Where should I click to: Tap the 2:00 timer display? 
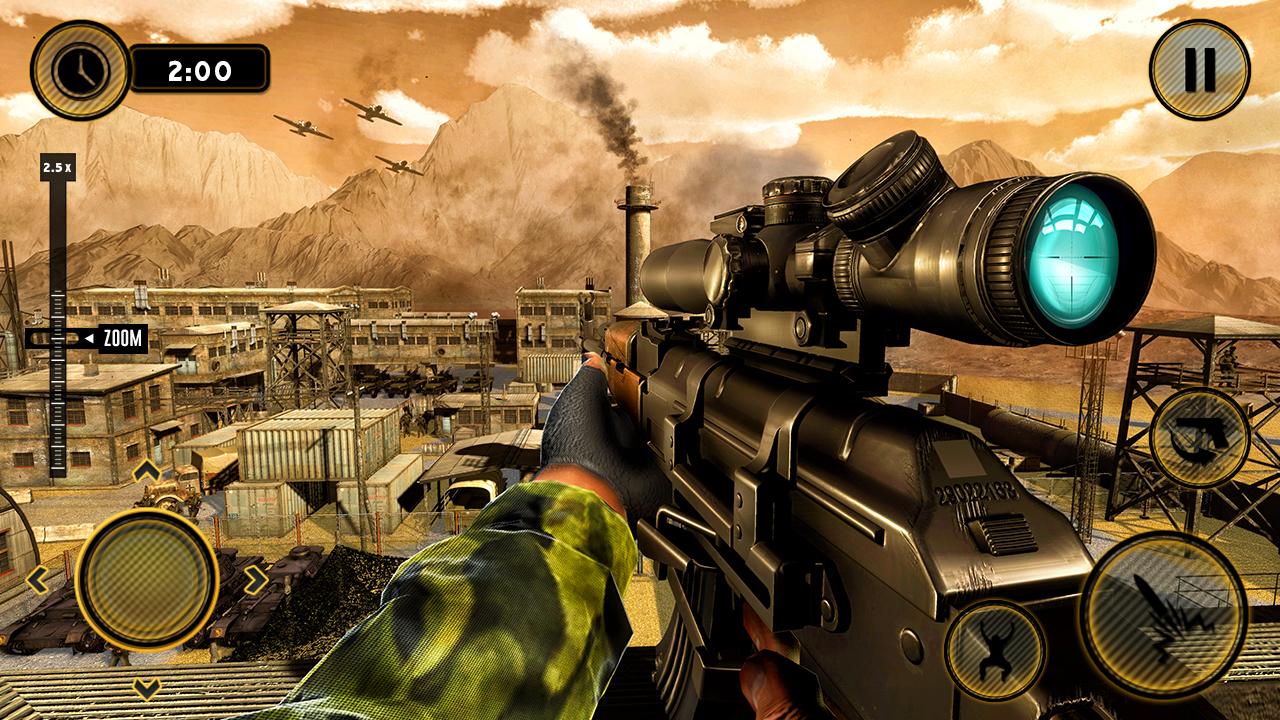point(199,70)
